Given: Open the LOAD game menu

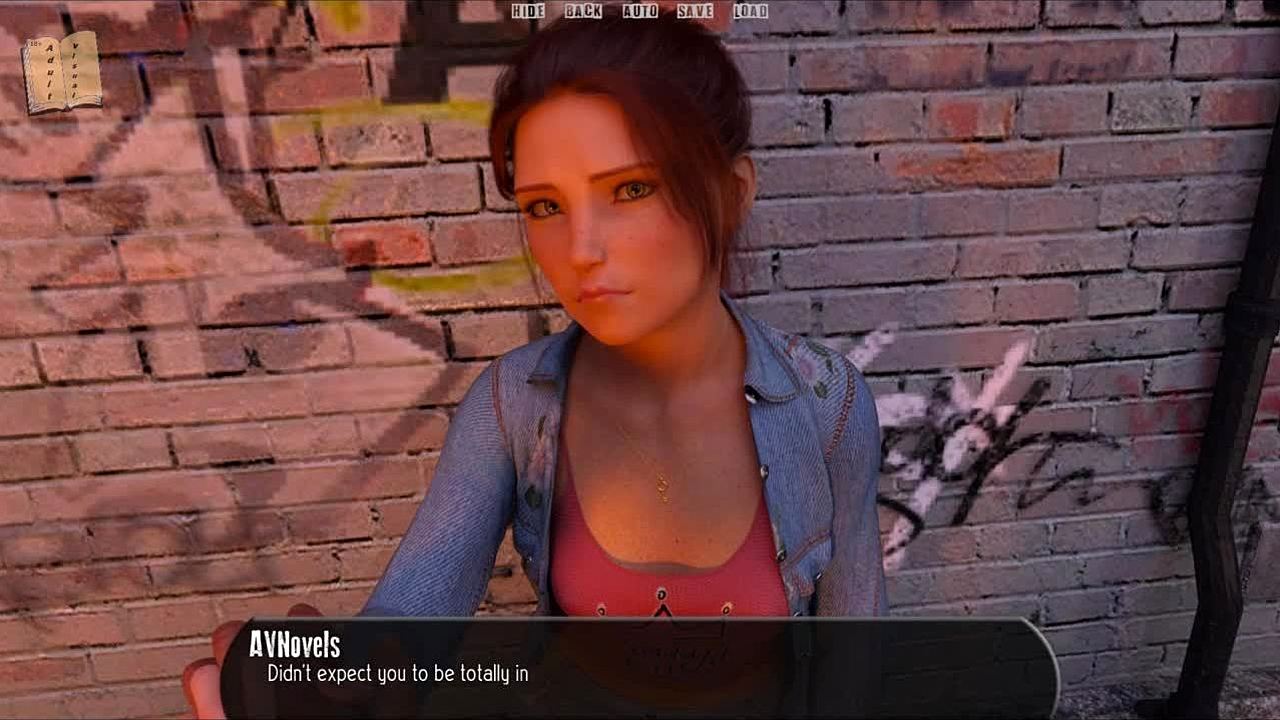Looking at the screenshot, I should coord(750,11).
